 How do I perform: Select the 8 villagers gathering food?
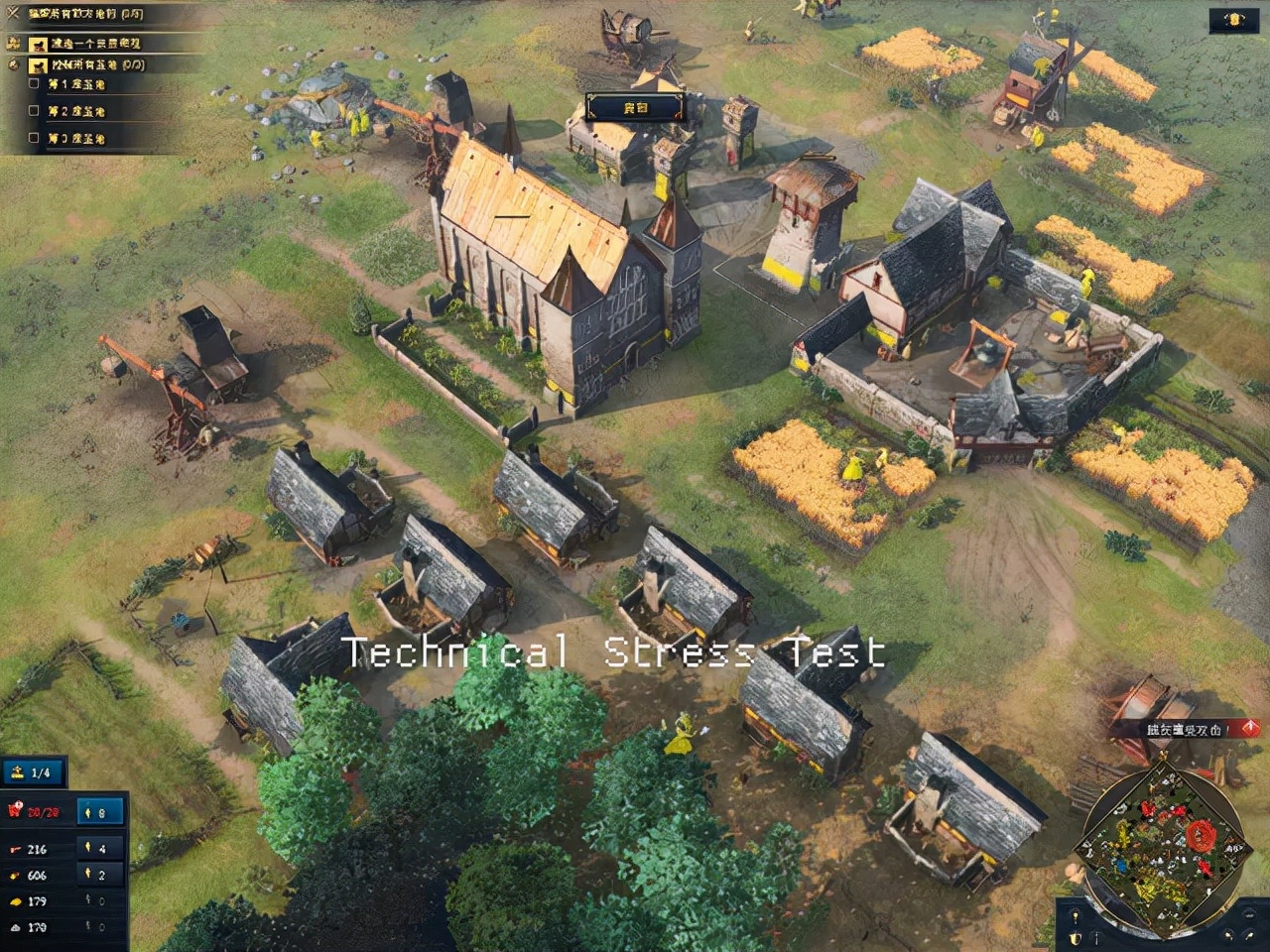coord(100,812)
